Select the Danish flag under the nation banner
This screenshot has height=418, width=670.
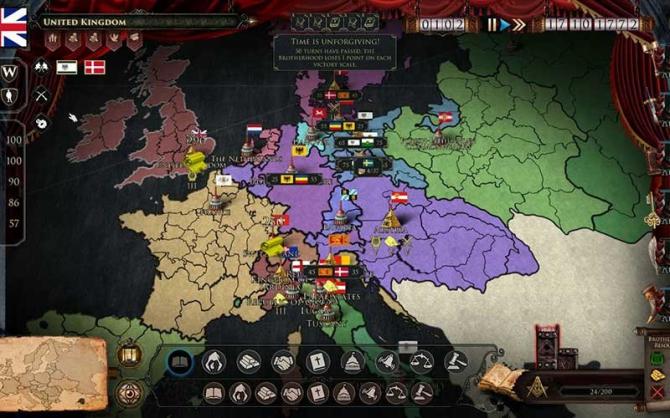coord(95,67)
